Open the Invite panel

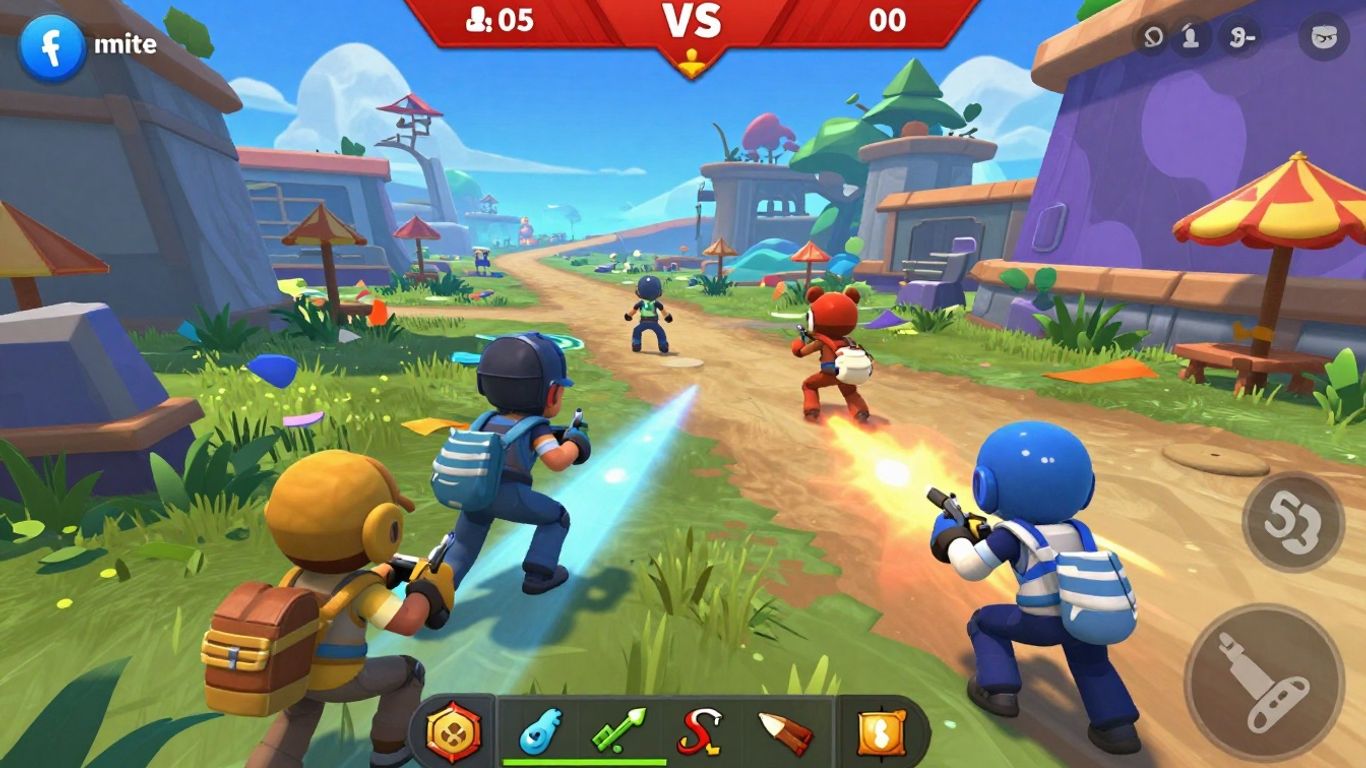[125, 44]
